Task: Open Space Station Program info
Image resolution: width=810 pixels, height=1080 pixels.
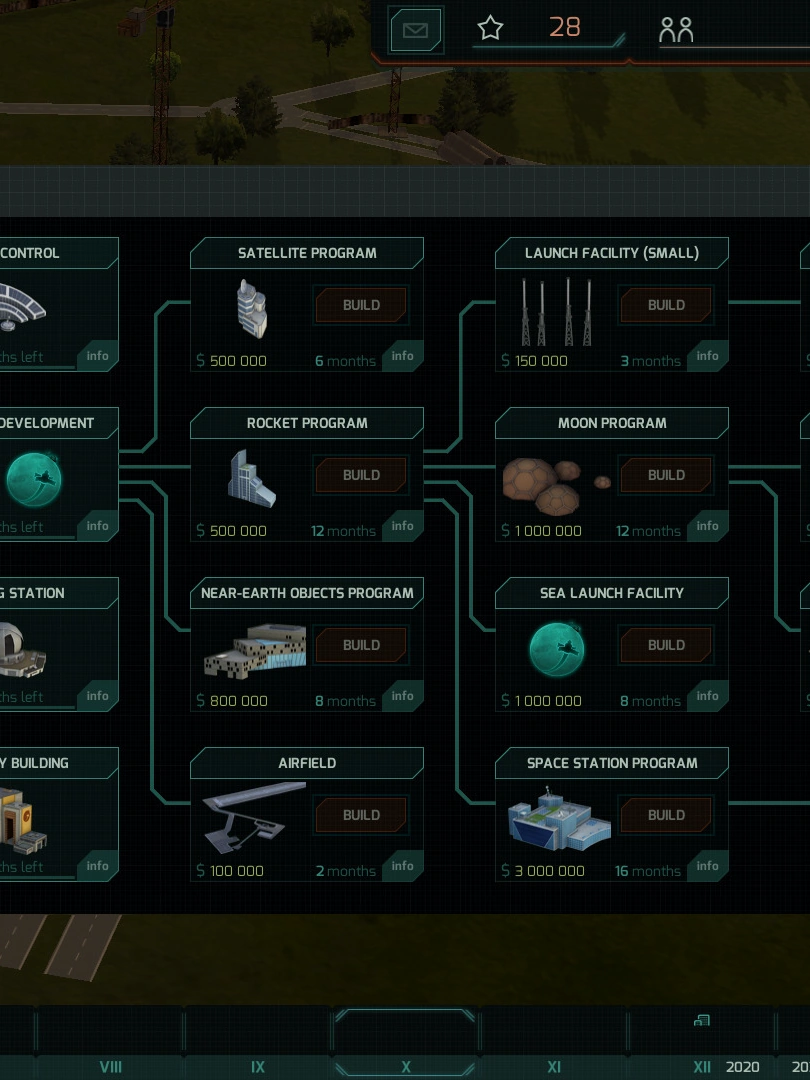Action: click(708, 866)
